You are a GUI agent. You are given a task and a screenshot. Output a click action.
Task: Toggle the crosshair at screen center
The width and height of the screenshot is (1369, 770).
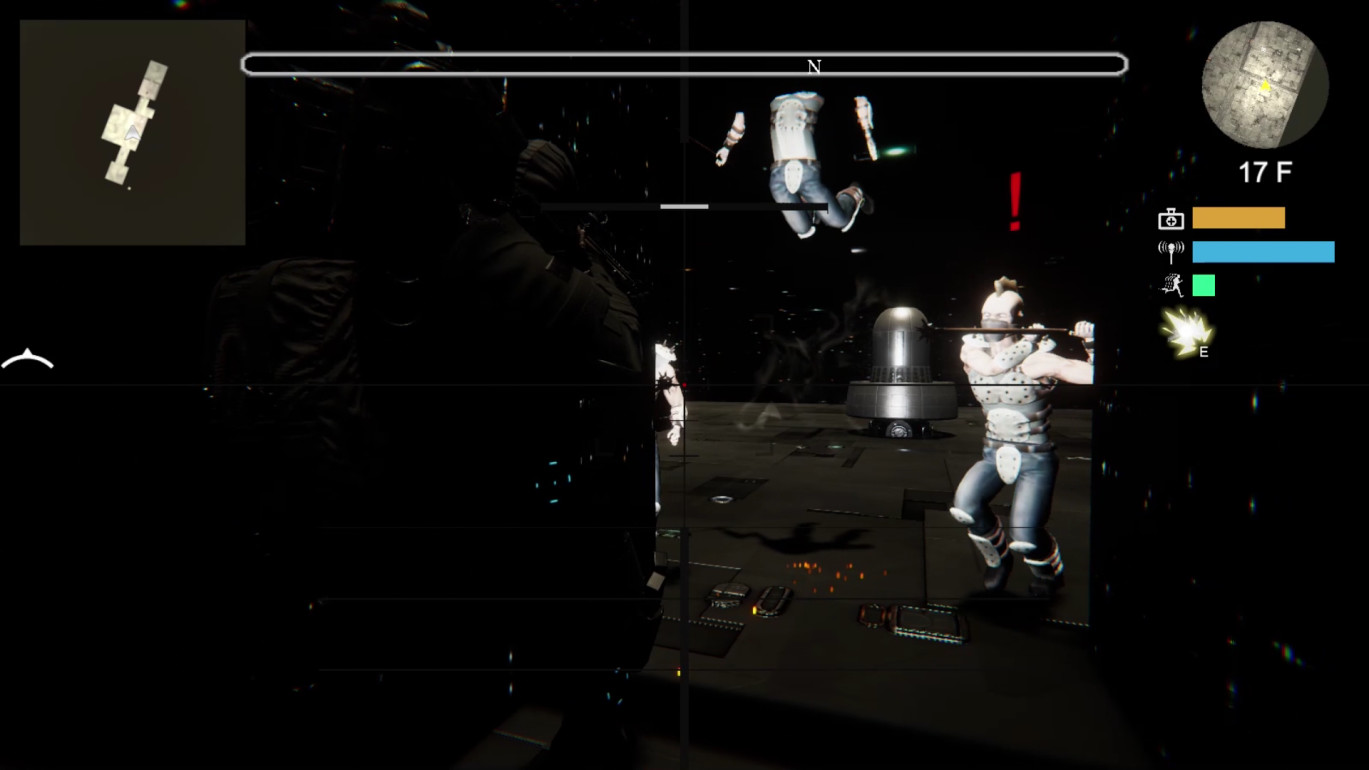coord(684,385)
